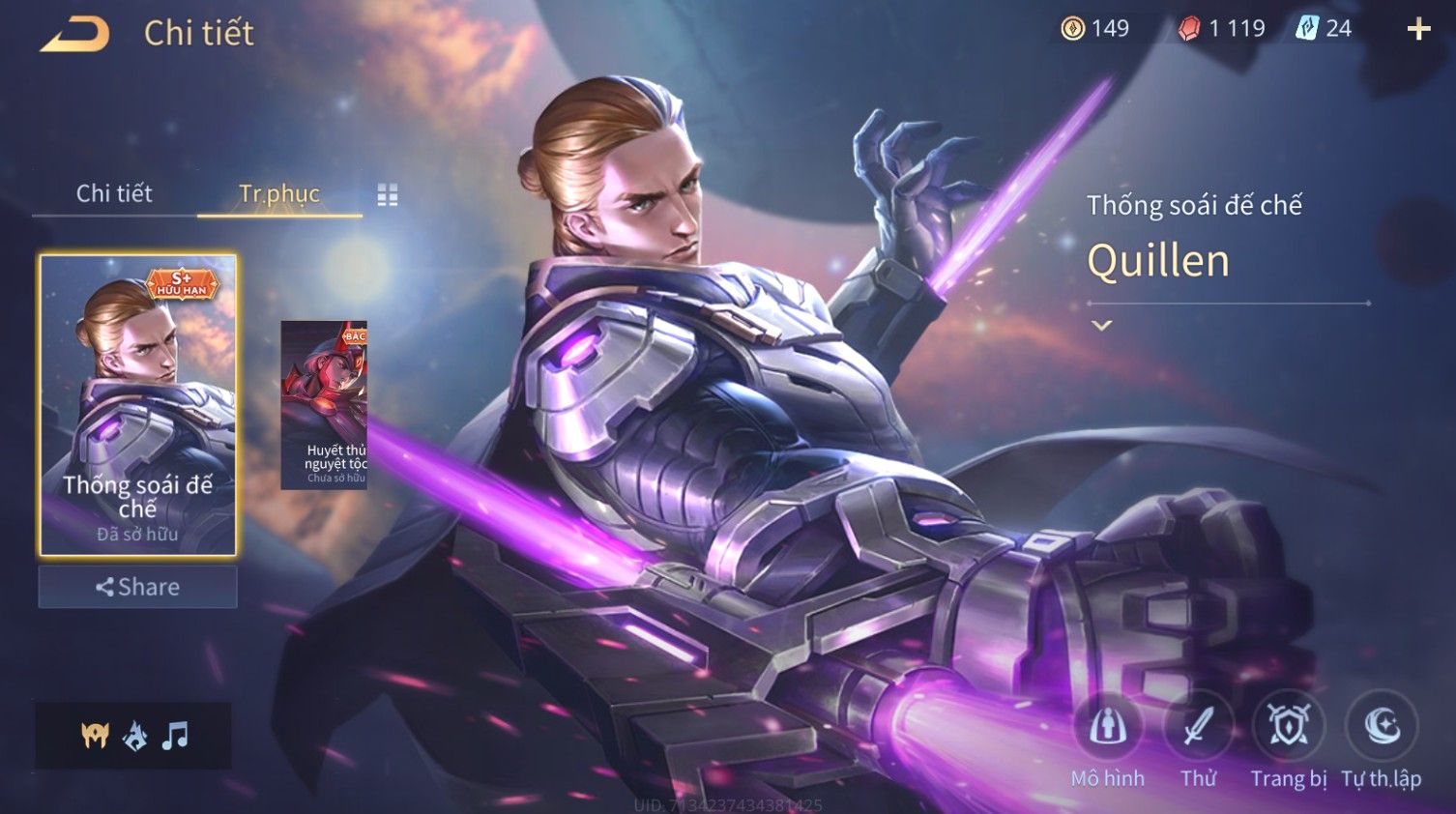Click the music note icon
The width and height of the screenshot is (1456, 814).
pos(175,737)
